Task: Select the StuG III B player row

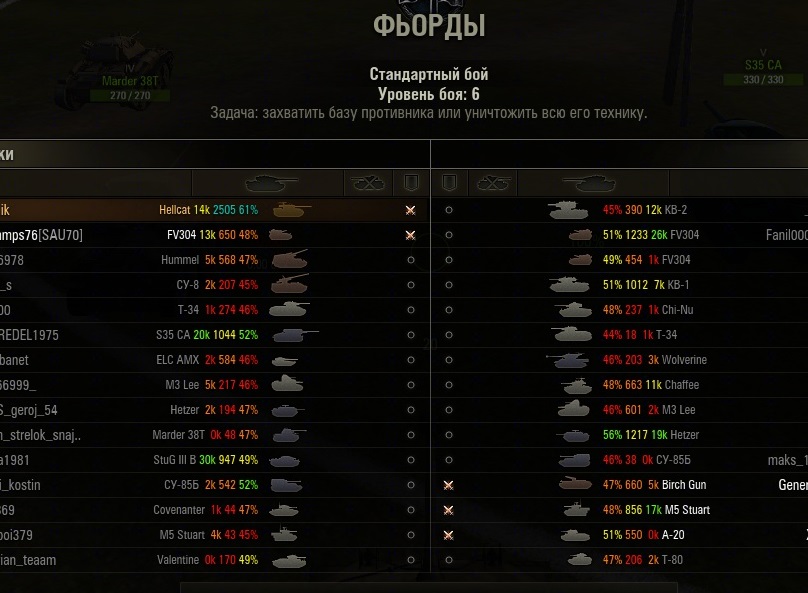Action: coord(200,460)
